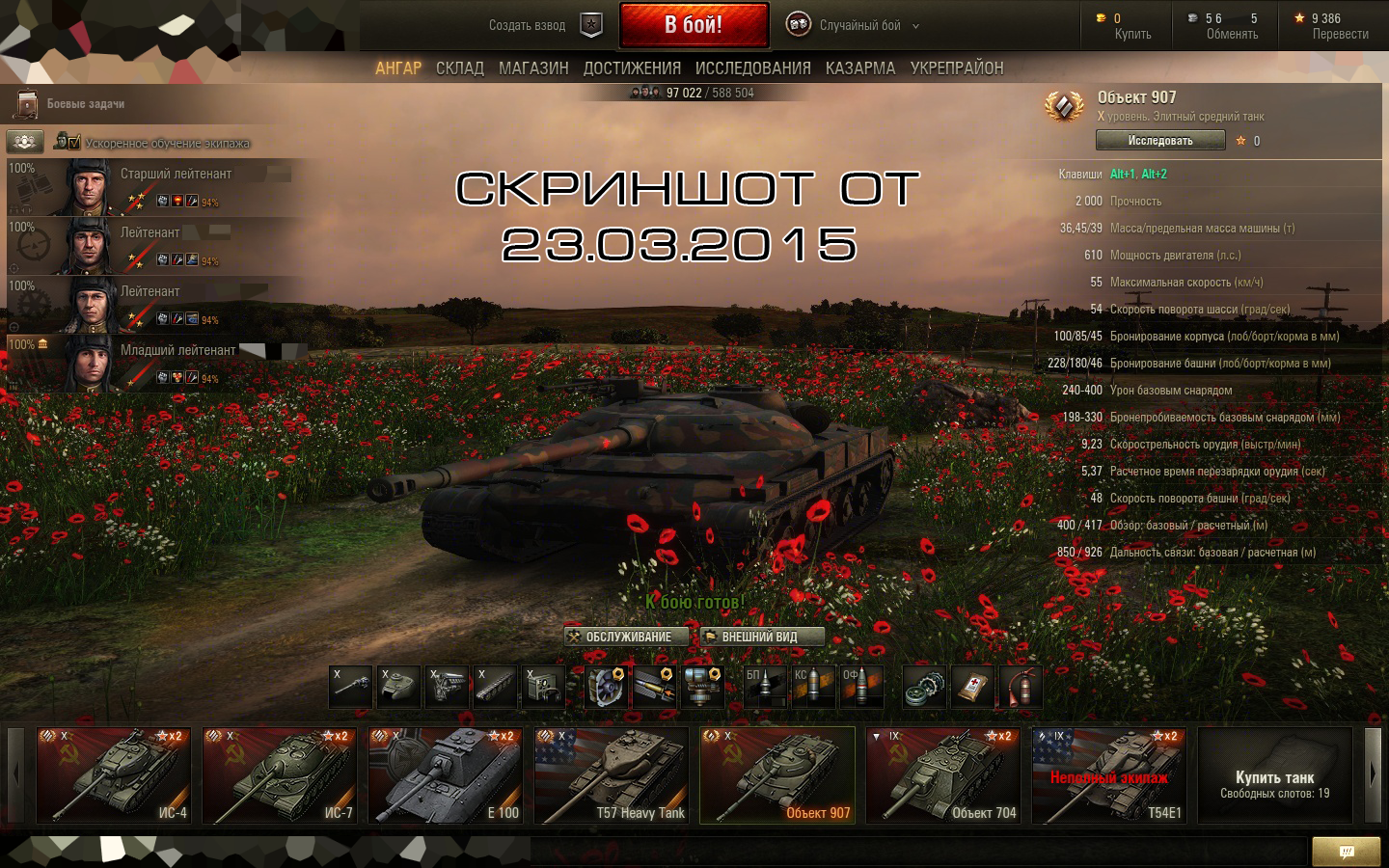1389x868 pixels.
Task: Click Создать взвод to create a platoon
Action: point(528,26)
